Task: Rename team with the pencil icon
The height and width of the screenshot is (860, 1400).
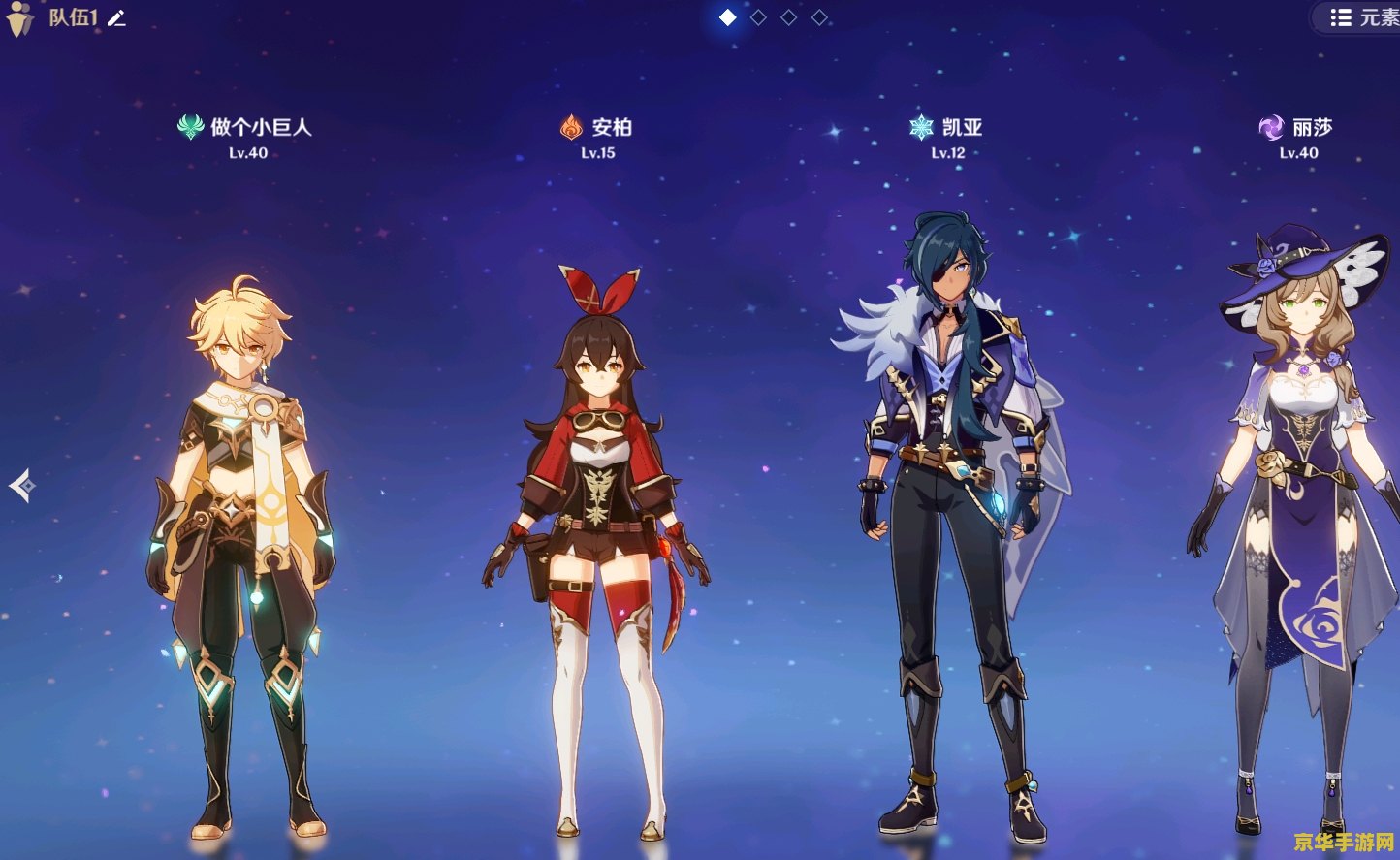Action: click(x=117, y=18)
